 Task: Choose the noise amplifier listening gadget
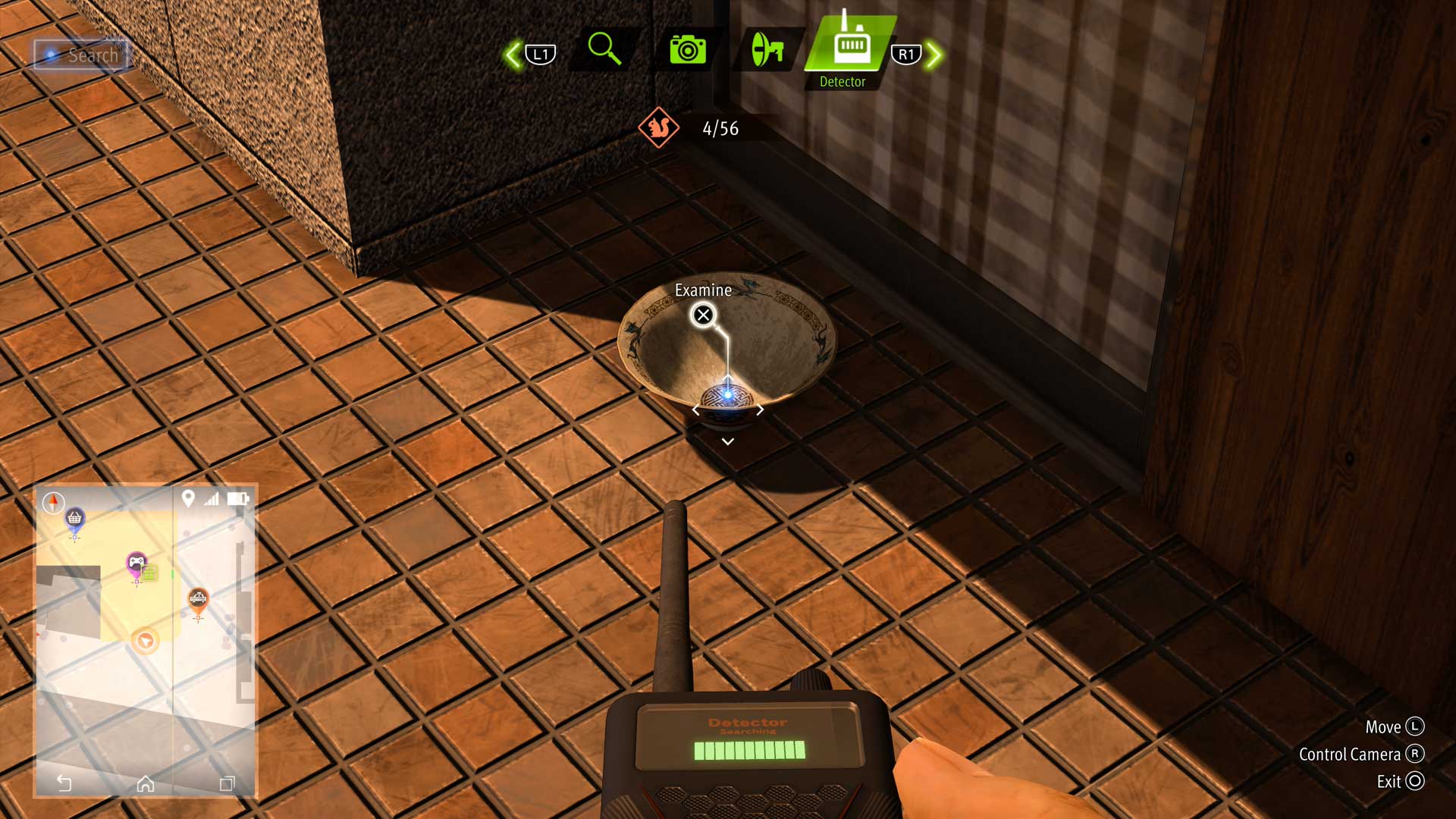coord(767,50)
